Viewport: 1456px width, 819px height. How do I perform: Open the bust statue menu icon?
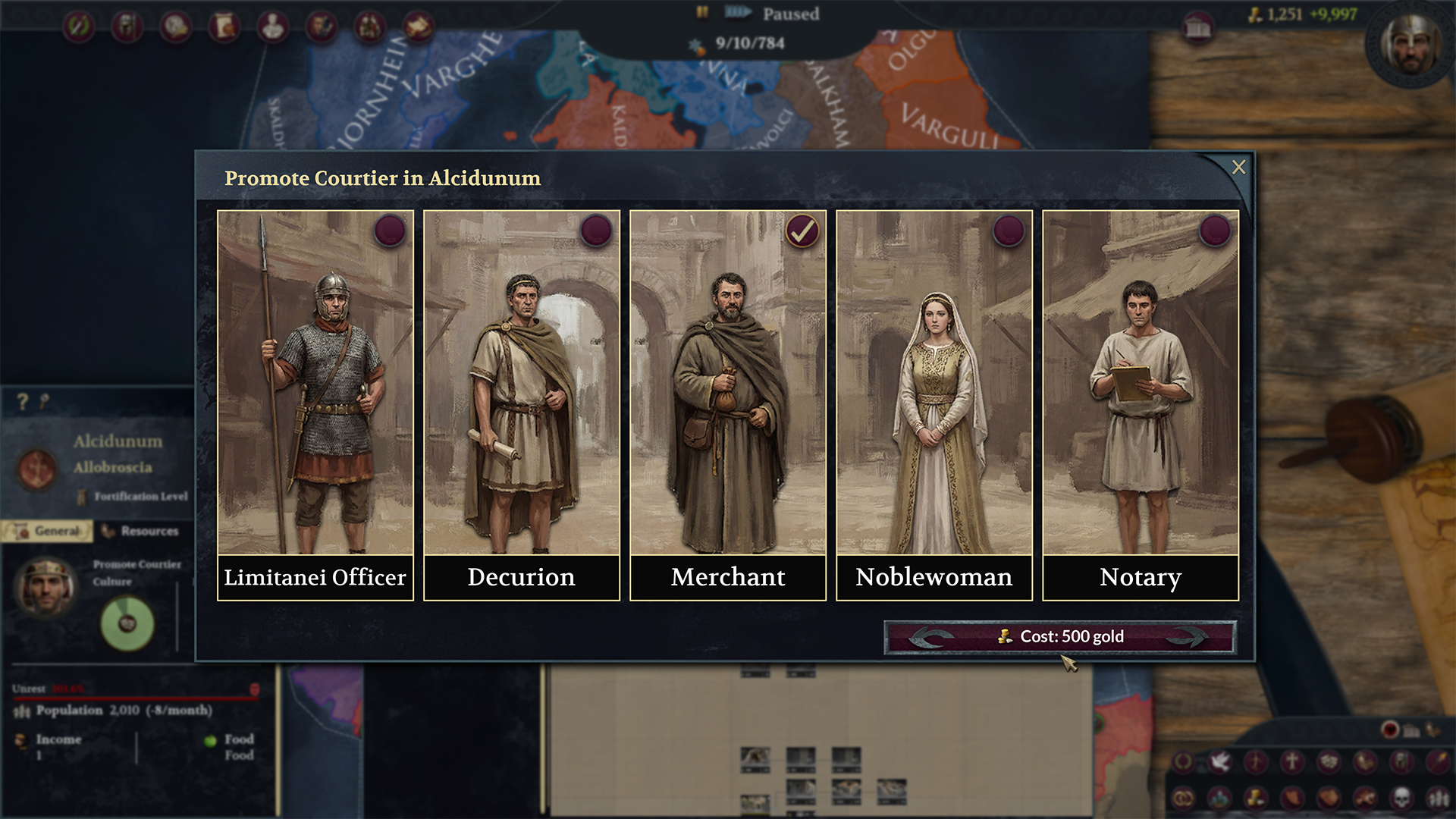[273, 27]
